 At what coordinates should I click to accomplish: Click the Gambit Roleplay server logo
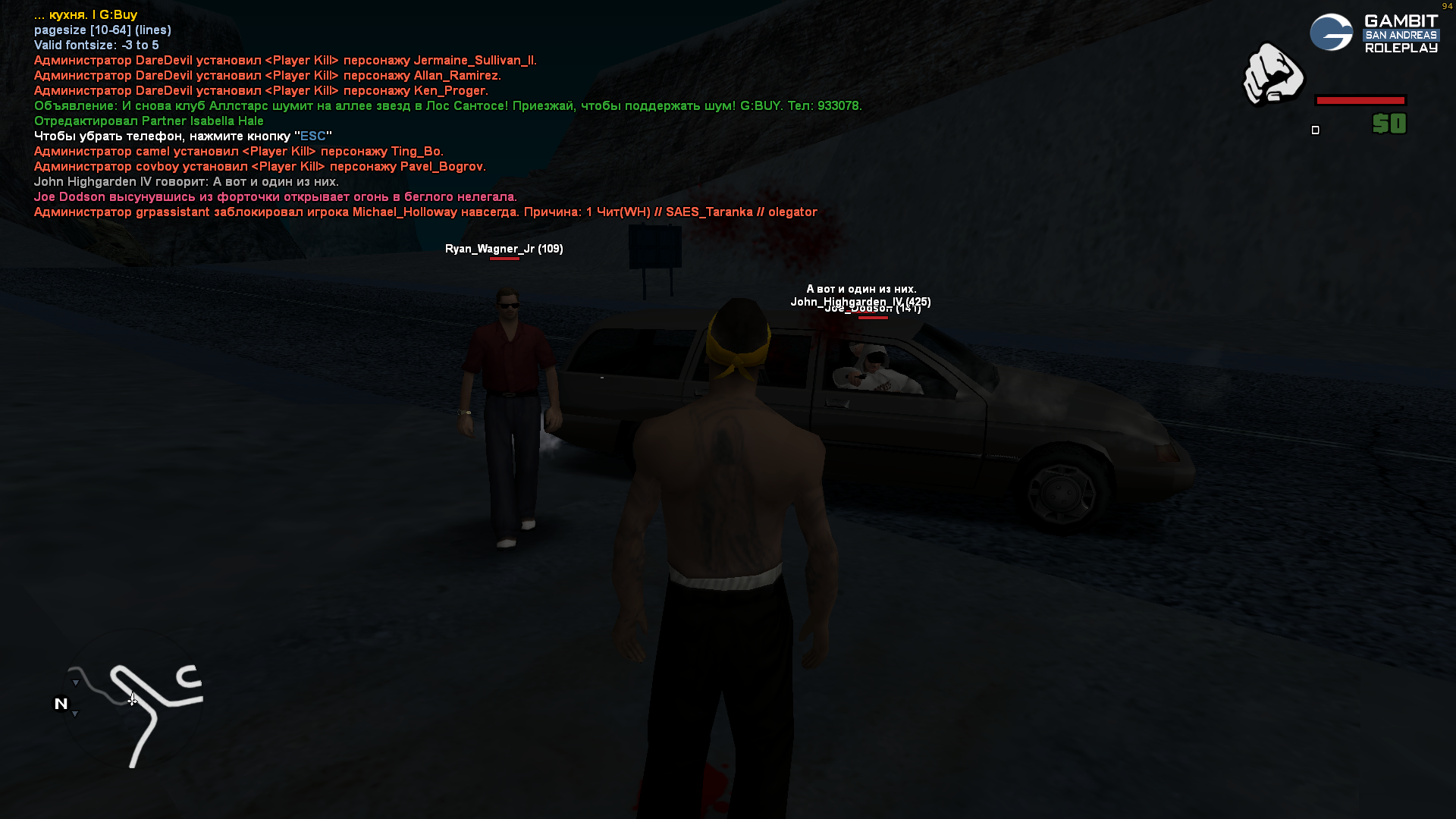coord(1373,33)
